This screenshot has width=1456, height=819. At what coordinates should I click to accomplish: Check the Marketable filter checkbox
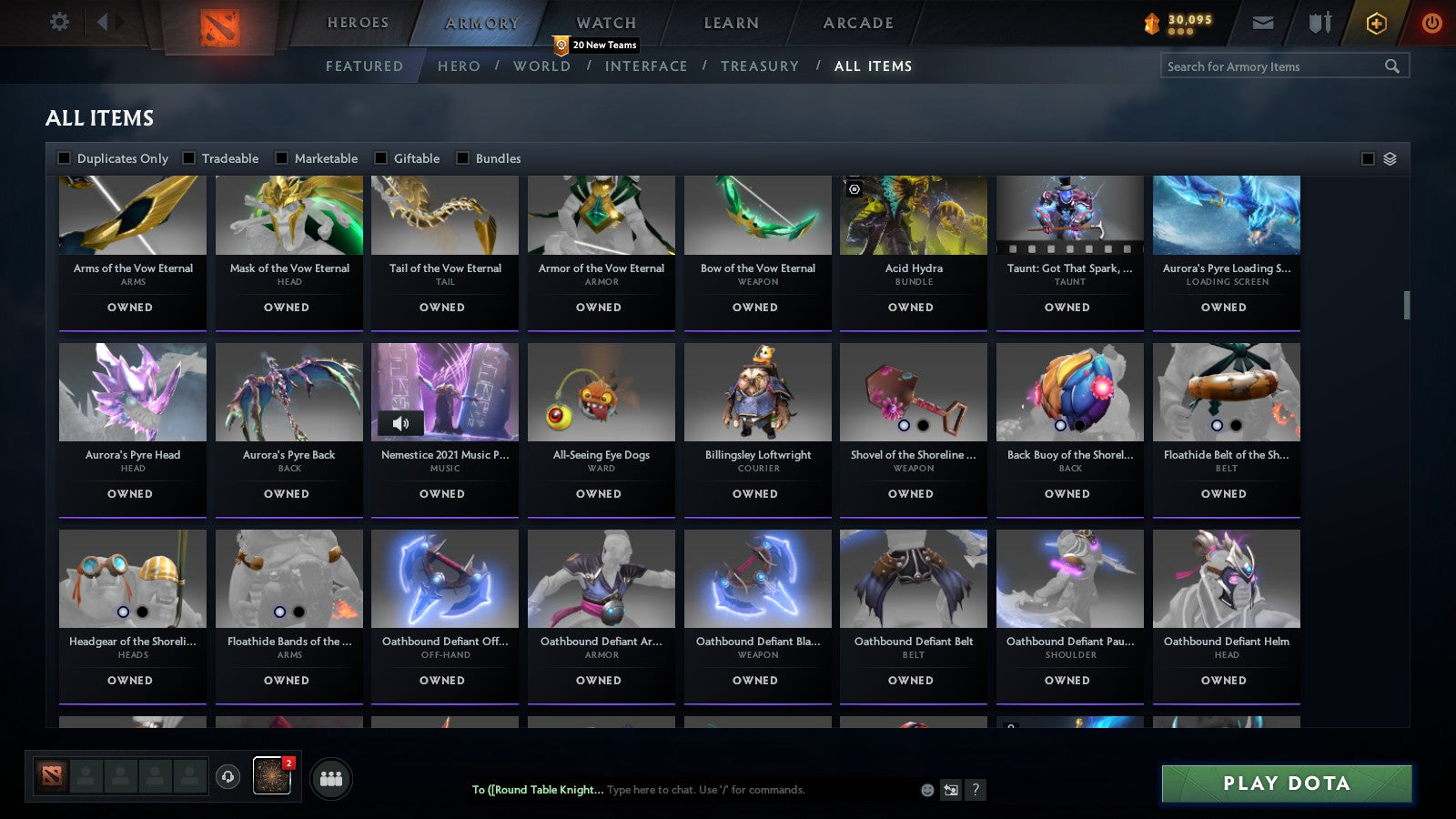[x=282, y=157]
